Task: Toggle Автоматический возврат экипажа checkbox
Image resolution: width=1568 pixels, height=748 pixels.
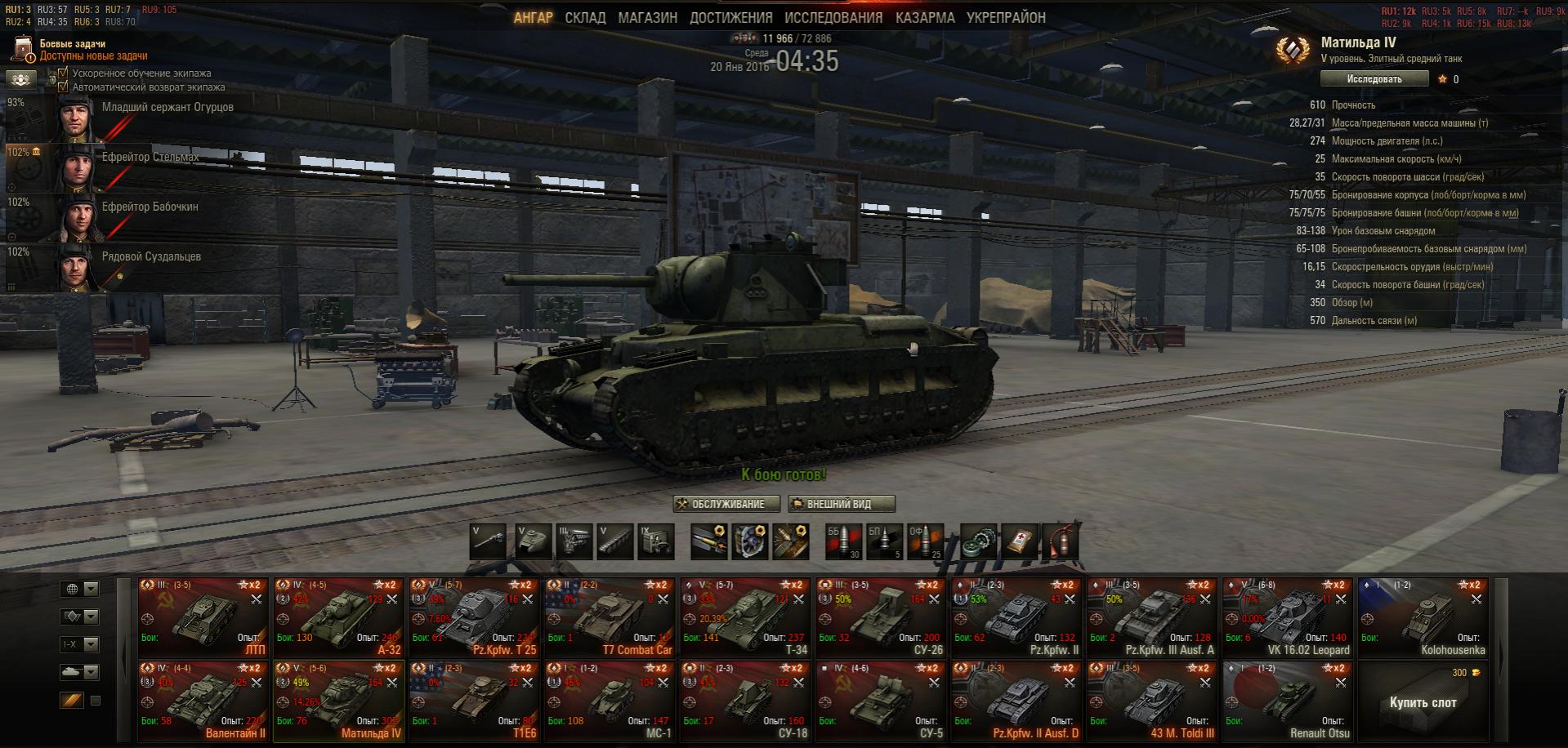Action: pos(64,87)
